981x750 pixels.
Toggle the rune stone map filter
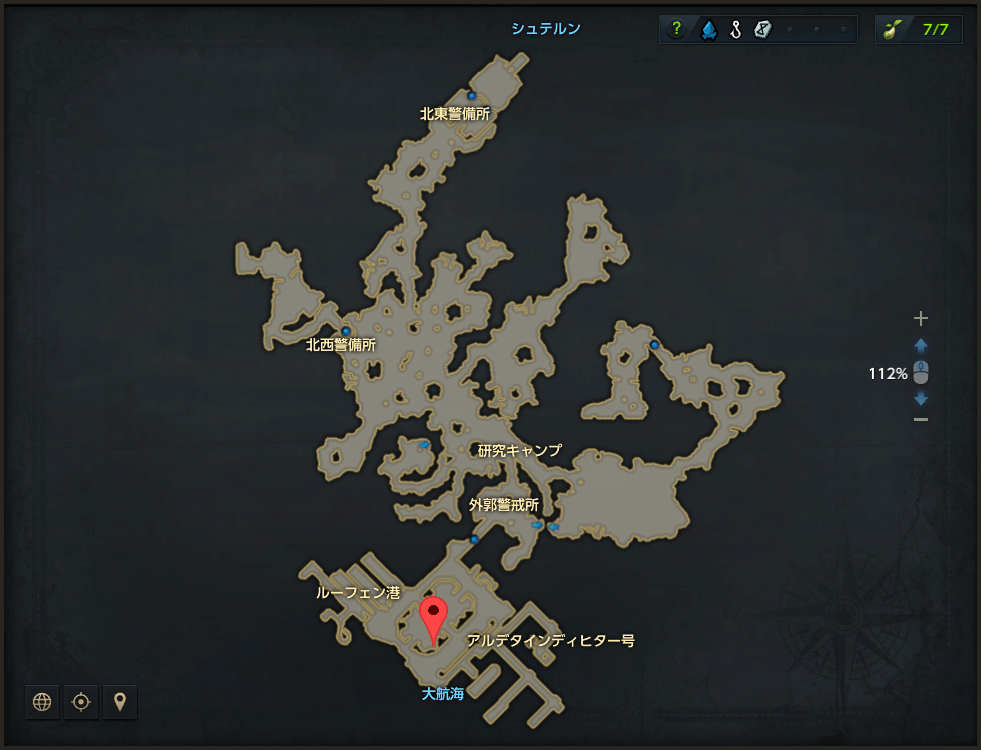tap(762, 30)
